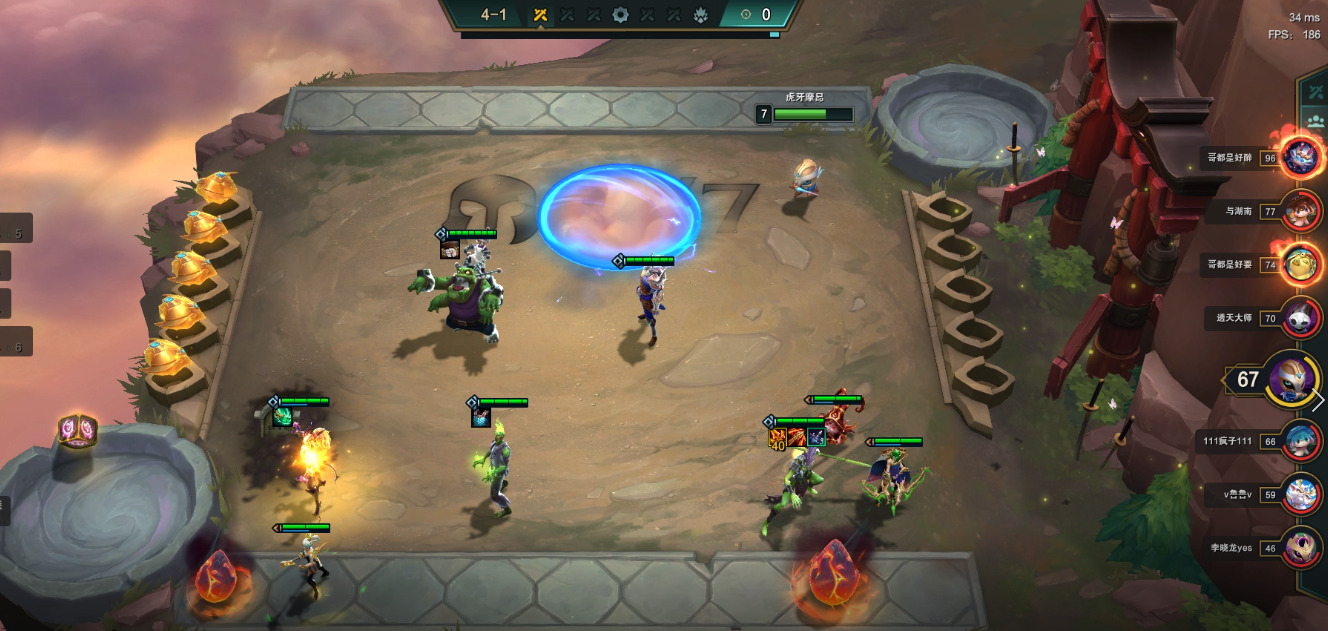The height and width of the screenshot is (631, 1328).
Task: Select player 哥都是好要 with 74 health
Action: coord(1301,265)
